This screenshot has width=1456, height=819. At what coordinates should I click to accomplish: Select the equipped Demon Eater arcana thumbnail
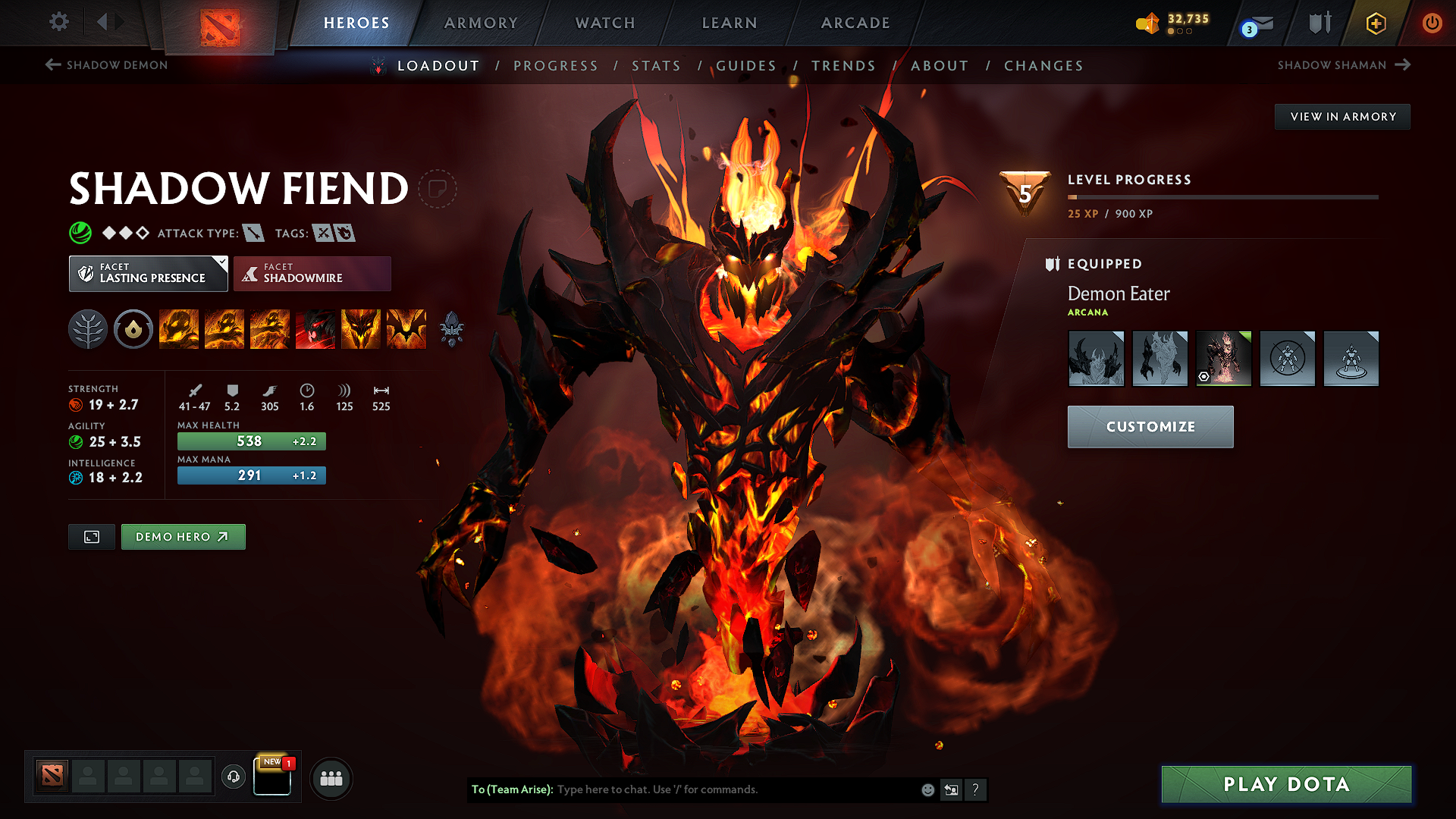(x=1223, y=358)
